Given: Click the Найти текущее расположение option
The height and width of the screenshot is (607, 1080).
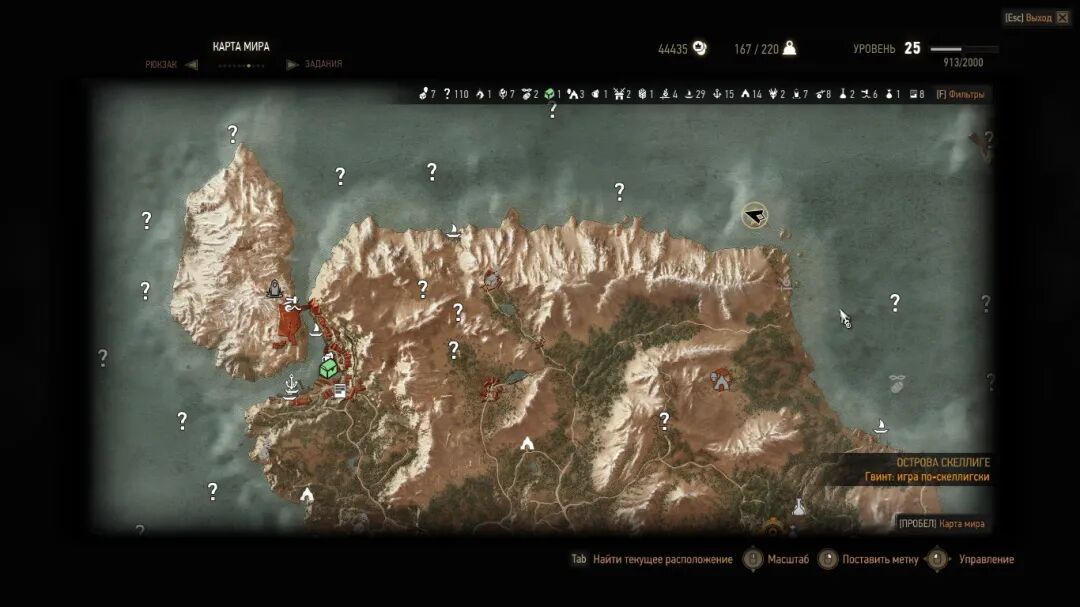Looking at the screenshot, I should click(662, 560).
